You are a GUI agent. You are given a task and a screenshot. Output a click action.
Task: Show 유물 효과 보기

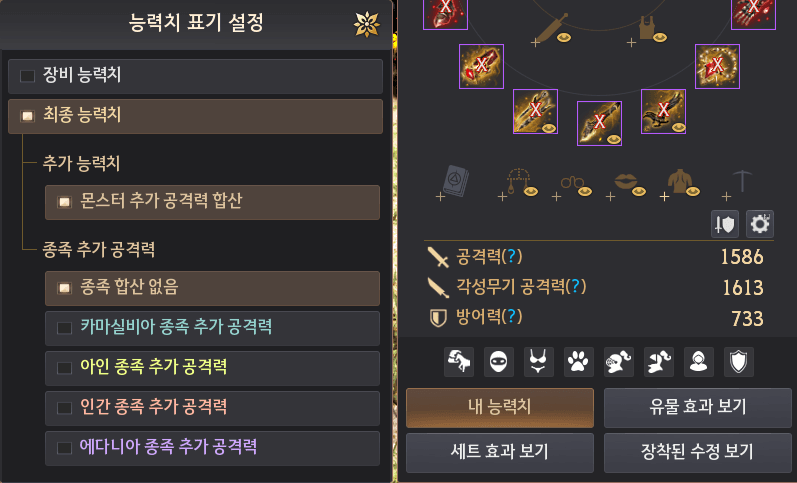[x=698, y=407]
